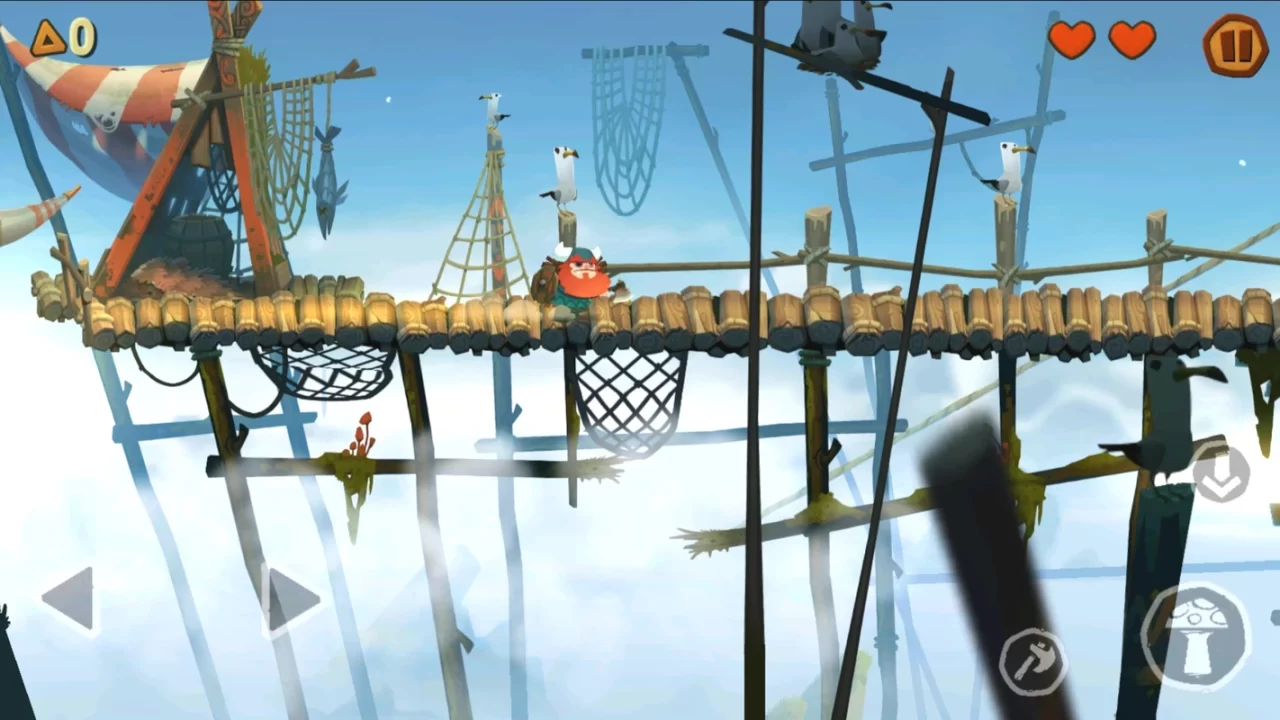The height and width of the screenshot is (720, 1280).
Task: Pause the game with the orange button
Action: pyautogui.click(x=1234, y=45)
